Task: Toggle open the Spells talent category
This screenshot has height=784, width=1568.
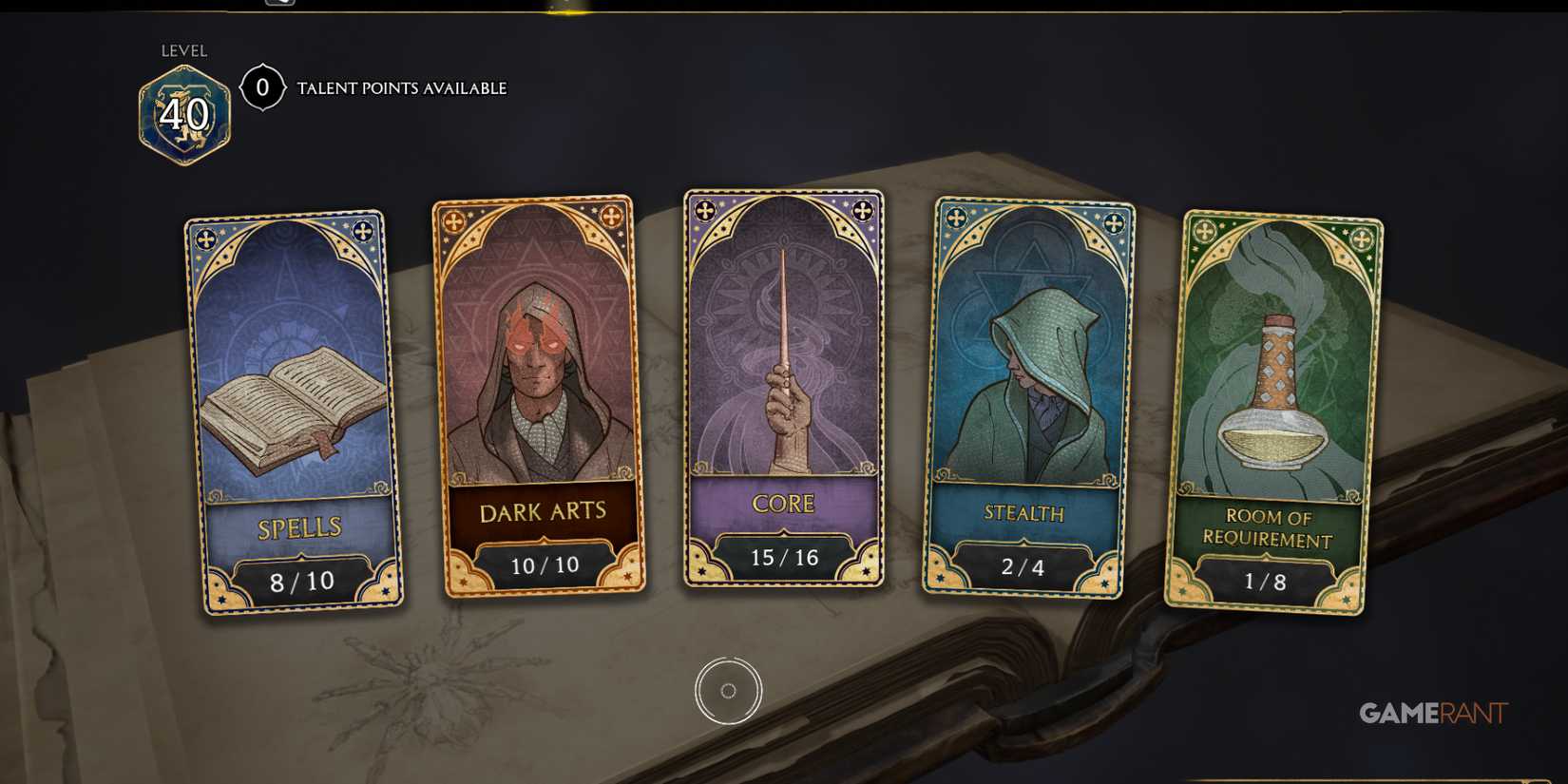Action: 285,409
